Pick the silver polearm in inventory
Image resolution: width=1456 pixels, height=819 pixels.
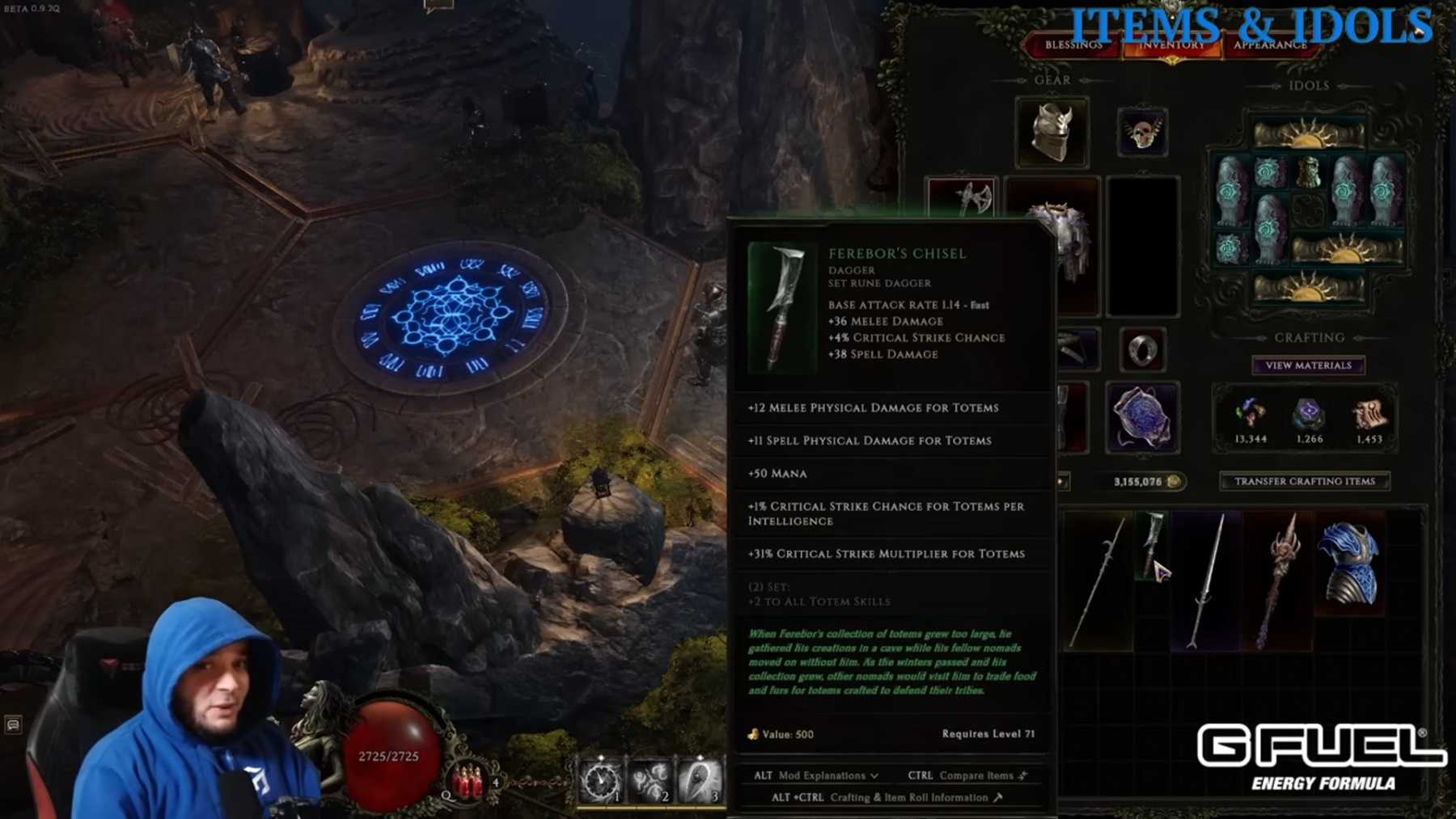(x=1098, y=580)
